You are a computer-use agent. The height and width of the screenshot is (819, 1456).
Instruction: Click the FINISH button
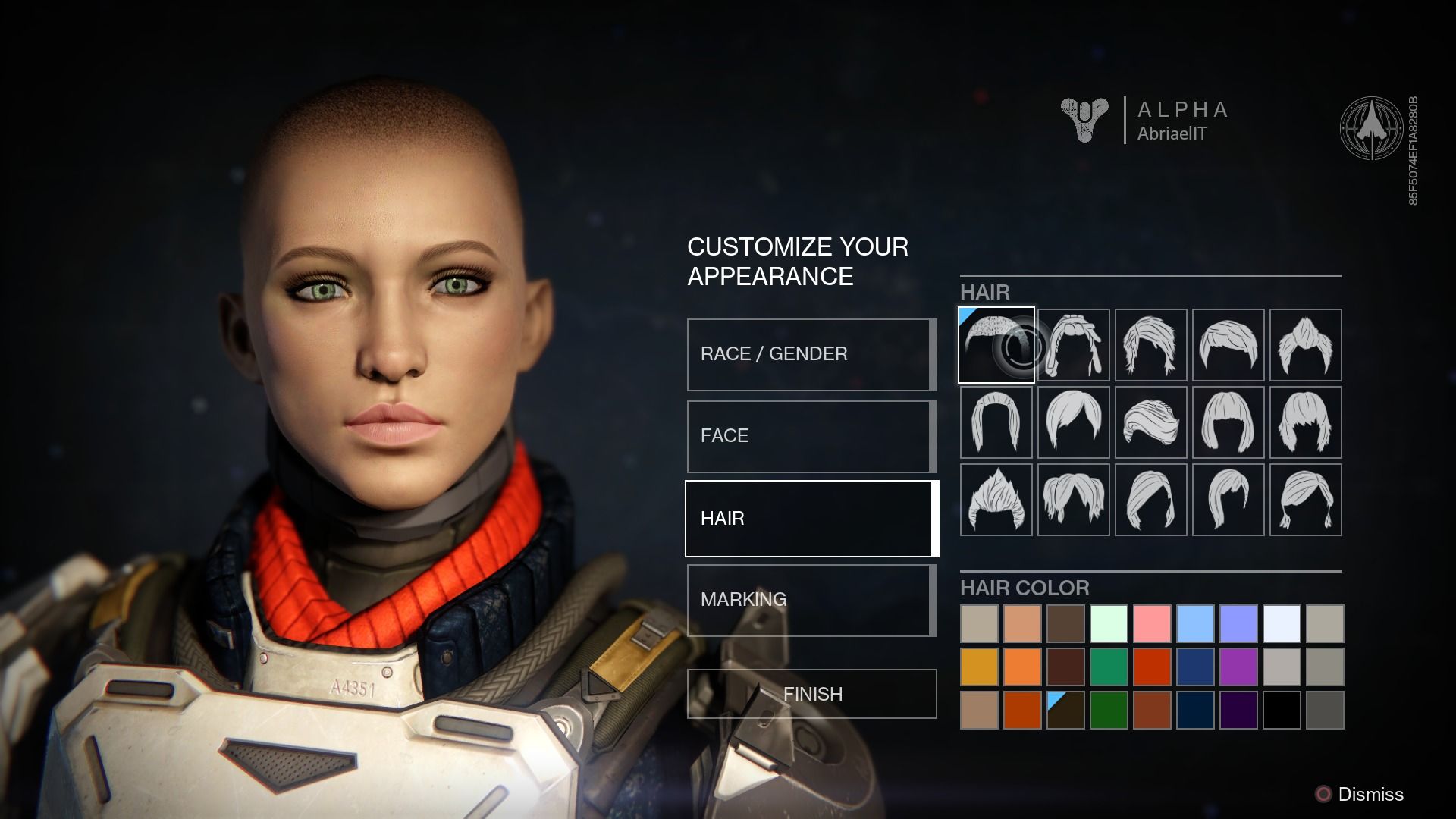(810, 693)
